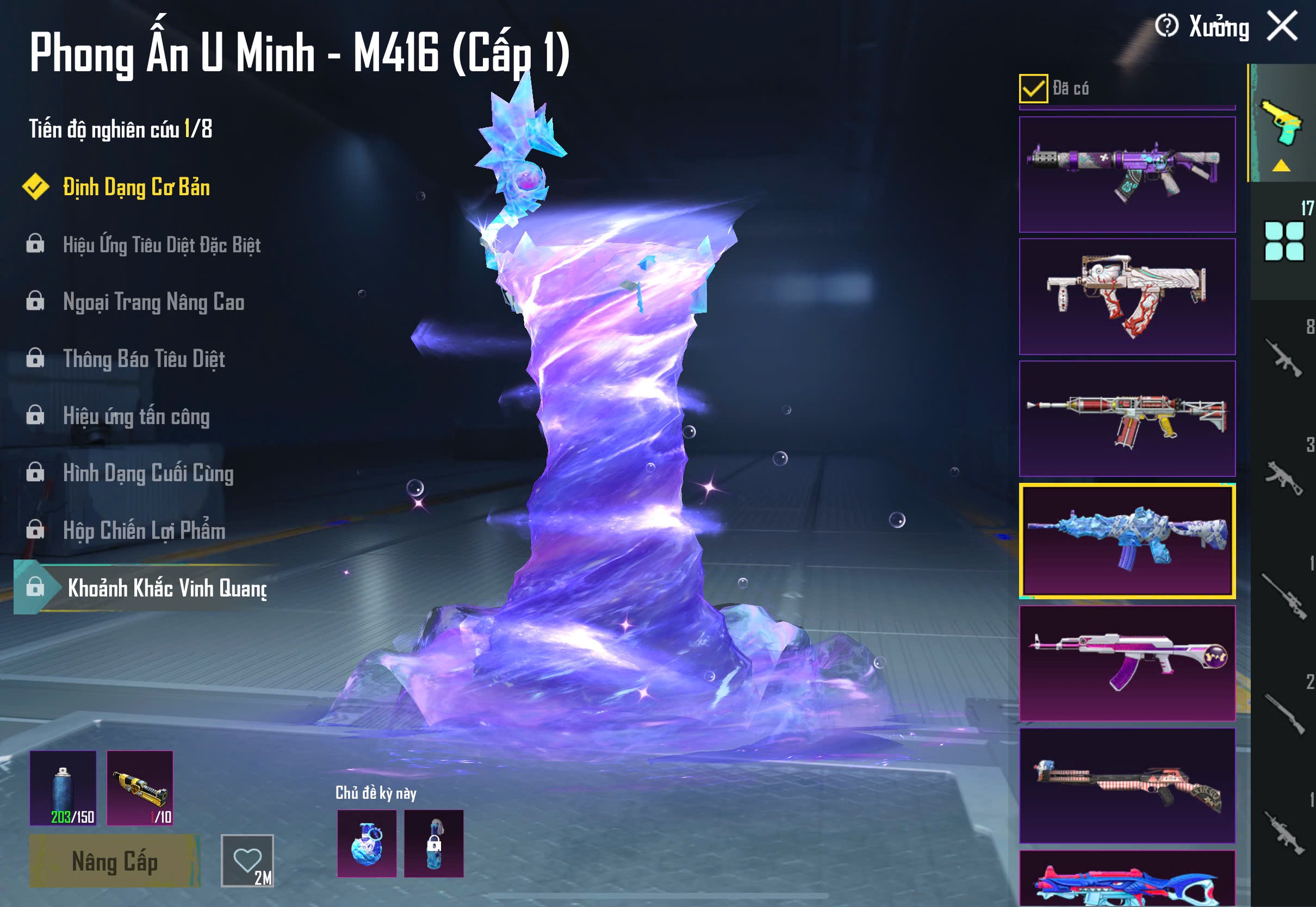The image size is (1316, 907).
Task: Select the Hộp Chiến Lợi Phẩm entry
Action: point(144,530)
